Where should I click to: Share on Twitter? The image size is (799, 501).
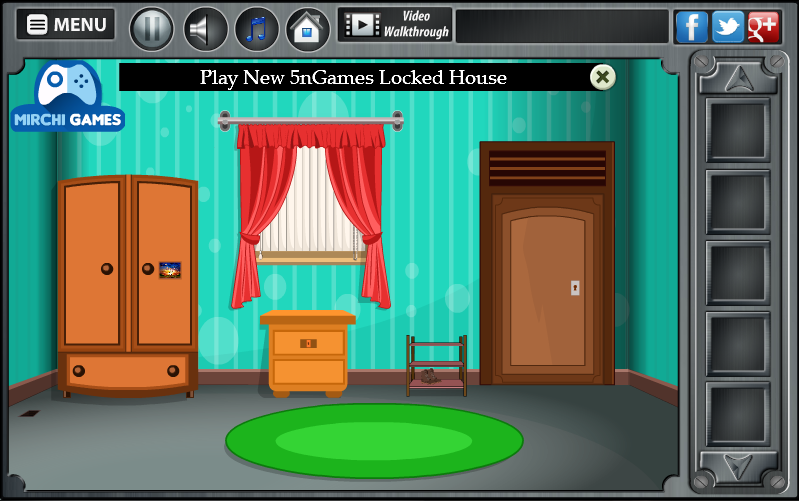coord(727,27)
